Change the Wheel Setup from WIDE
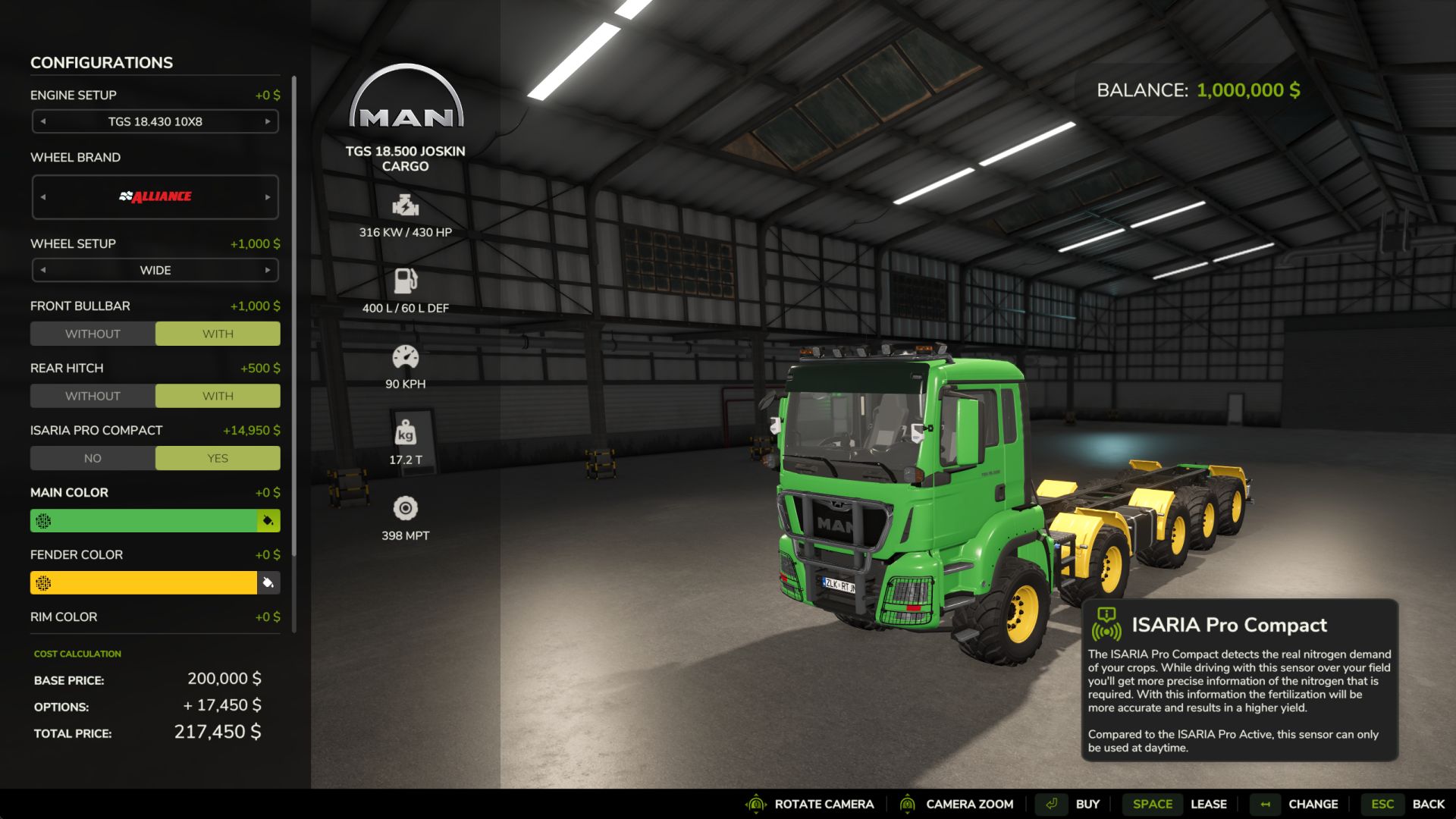Viewport: 1456px width, 819px height. (x=267, y=269)
